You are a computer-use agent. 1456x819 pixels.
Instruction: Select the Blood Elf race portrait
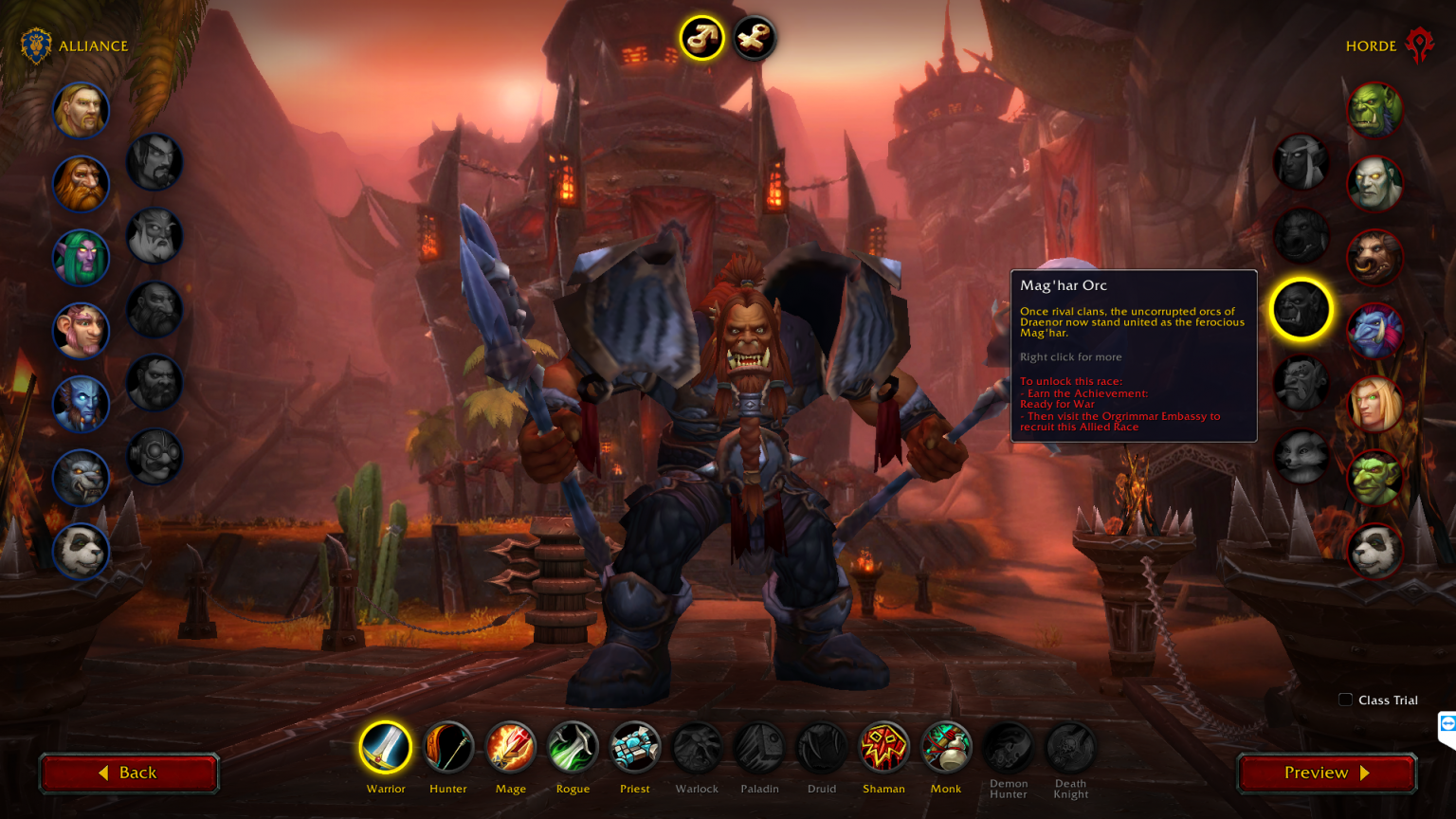[x=1374, y=404]
